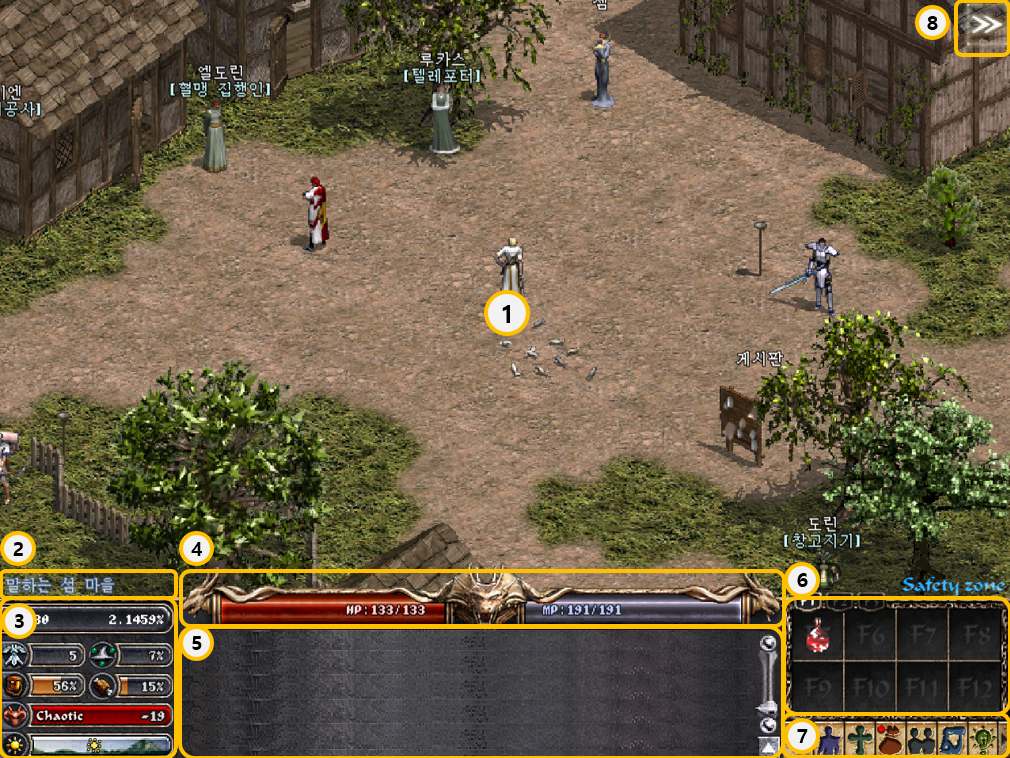Click the small arrow right of the lightbulb
1010x758 pixels.
pos(1002,740)
